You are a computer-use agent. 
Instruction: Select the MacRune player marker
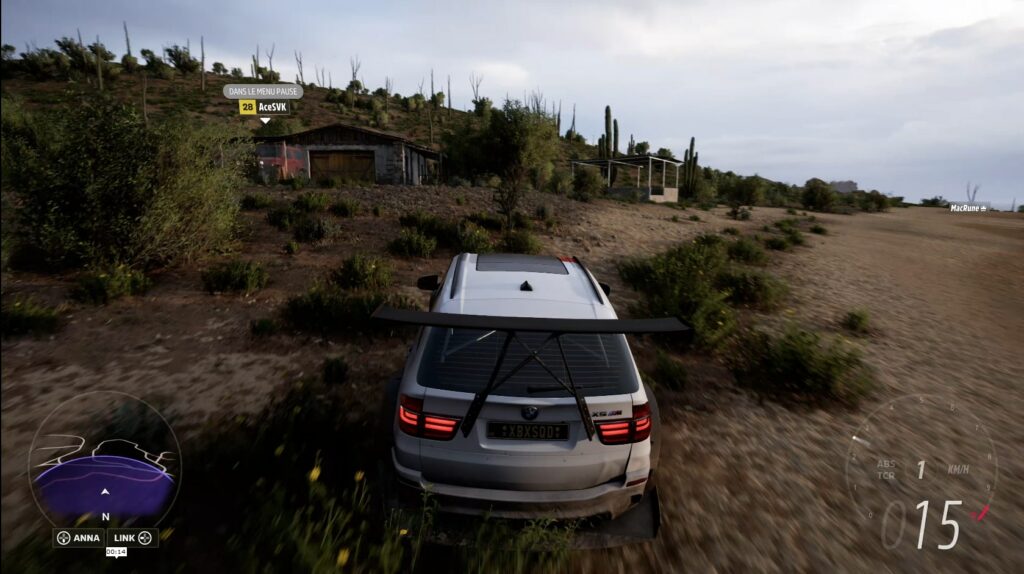pyautogui.click(x=967, y=208)
